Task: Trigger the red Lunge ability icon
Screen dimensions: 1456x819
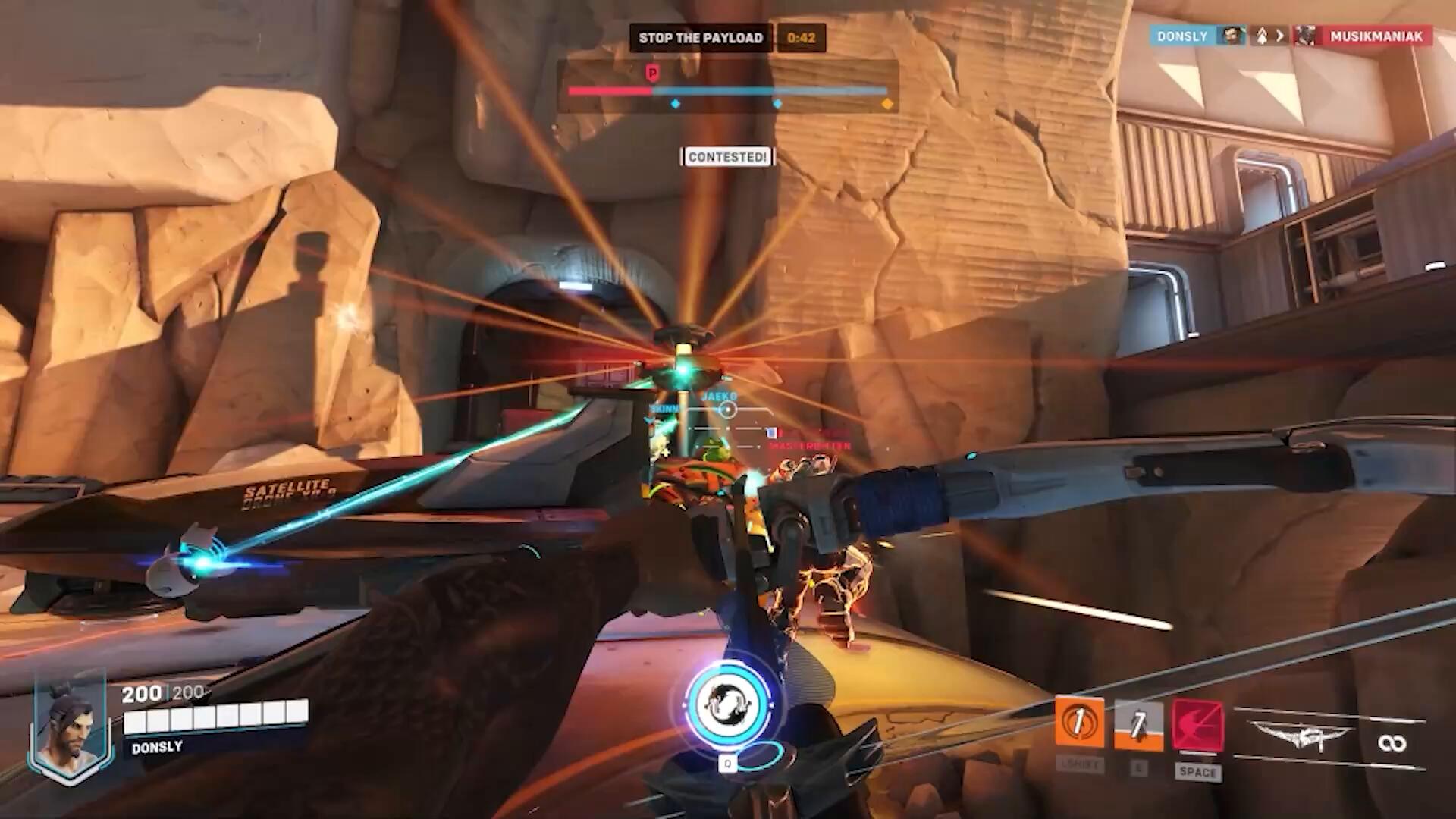Action: [x=1197, y=726]
